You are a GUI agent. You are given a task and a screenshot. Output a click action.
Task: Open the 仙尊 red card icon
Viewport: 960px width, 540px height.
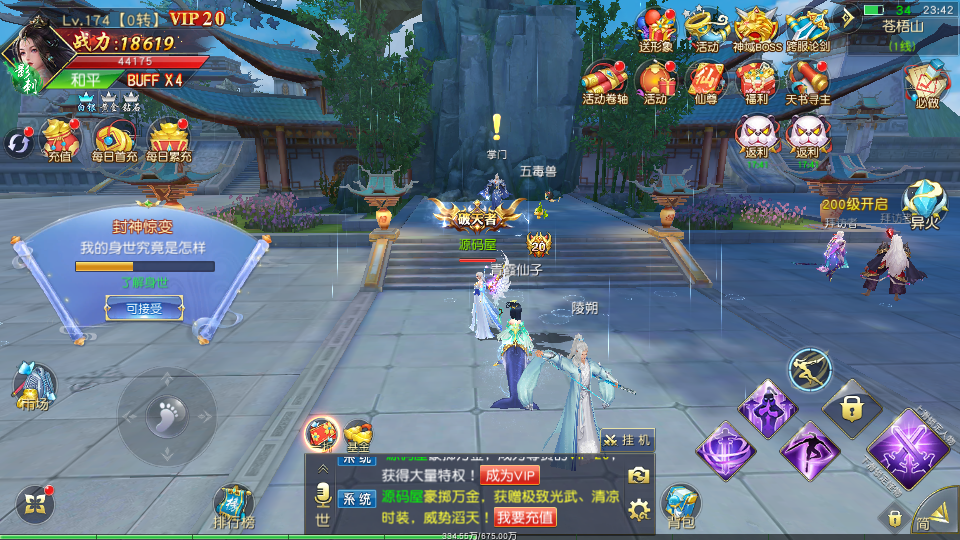point(706,80)
